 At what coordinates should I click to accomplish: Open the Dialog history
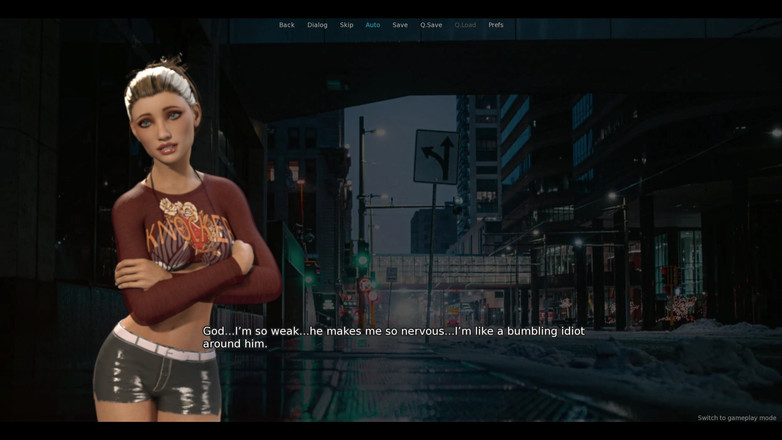pos(317,25)
